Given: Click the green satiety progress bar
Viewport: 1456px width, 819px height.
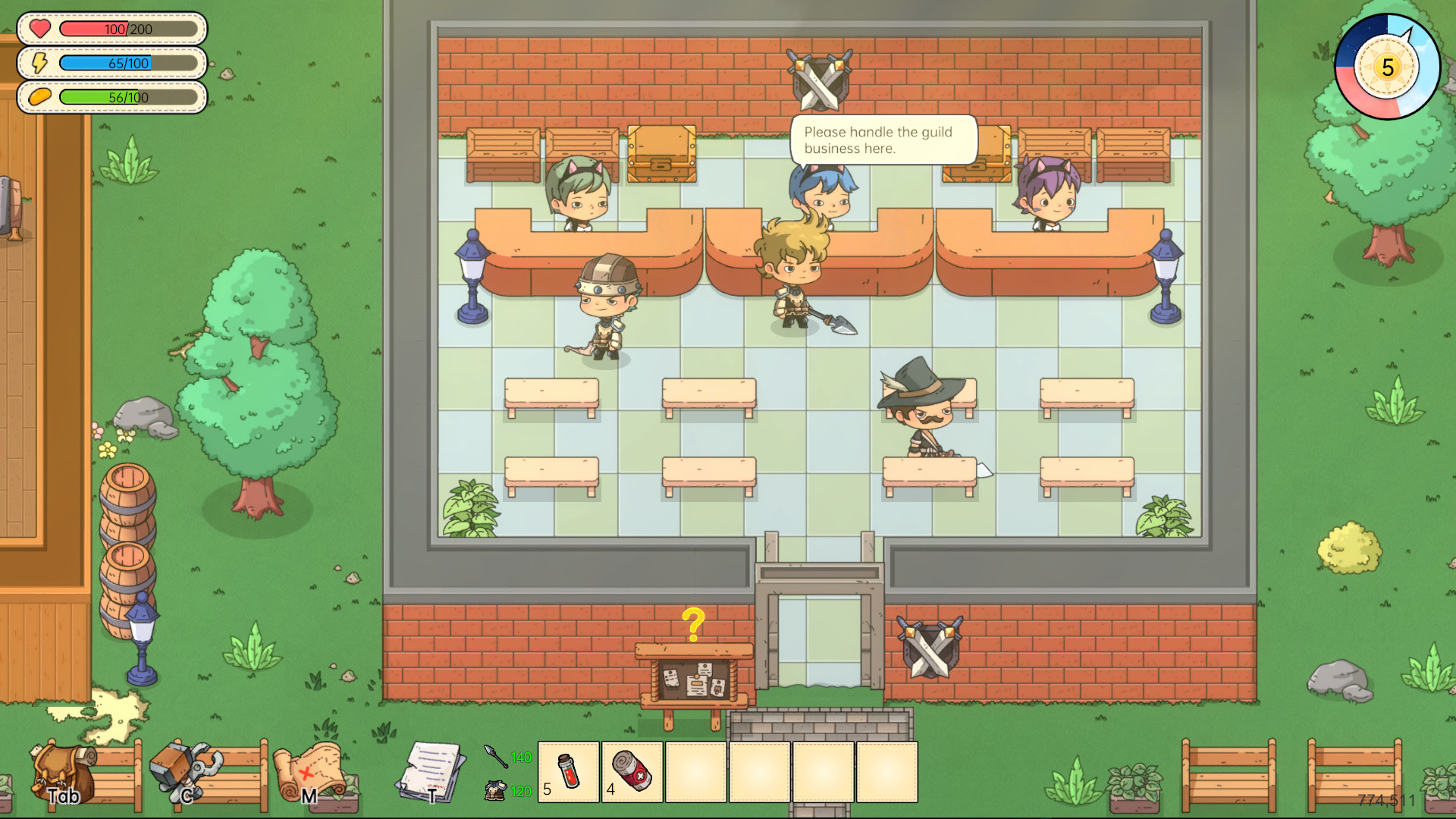Looking at the screenshot, I should pyautogui.click(x=129, y=97).
